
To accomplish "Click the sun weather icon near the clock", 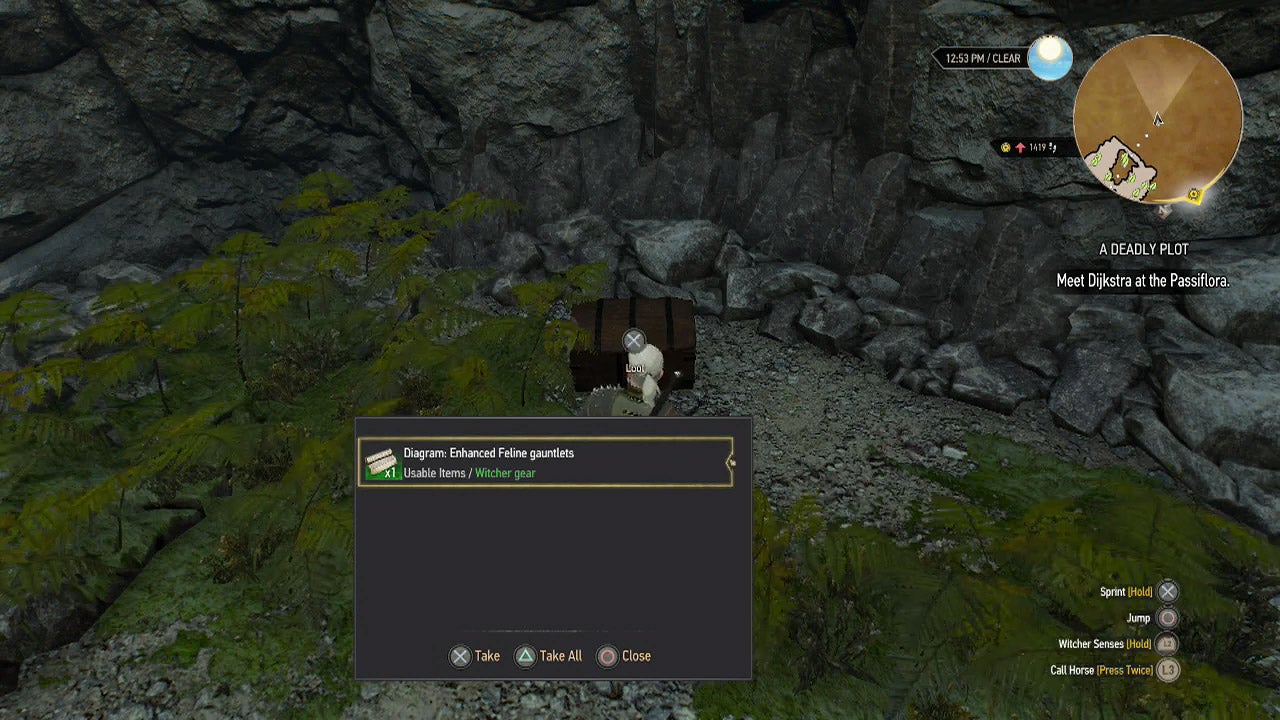I will click(1050, 58).
